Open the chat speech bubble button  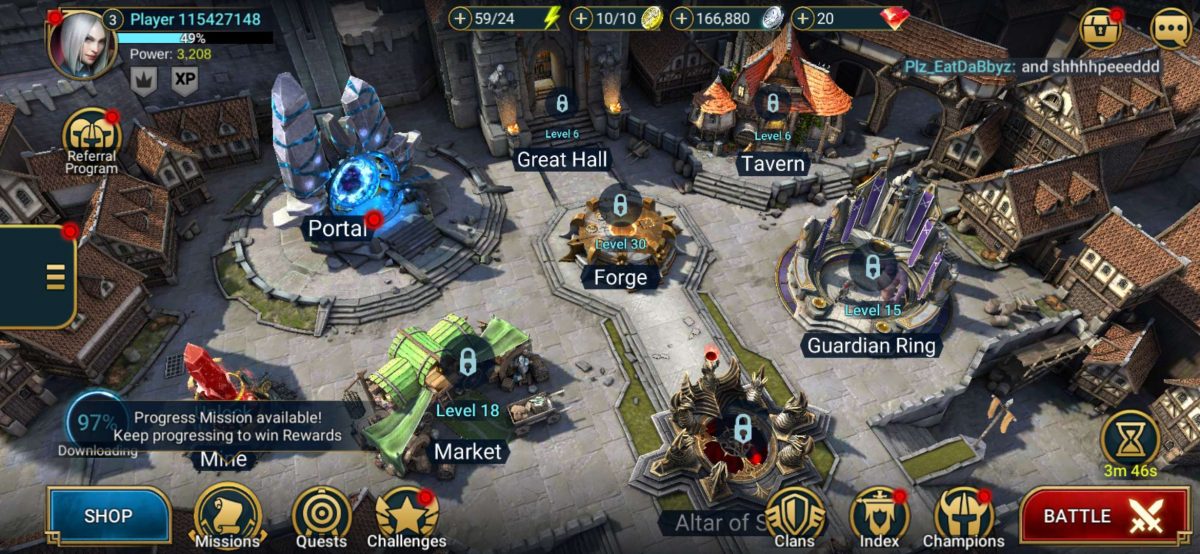point(1170,27)
